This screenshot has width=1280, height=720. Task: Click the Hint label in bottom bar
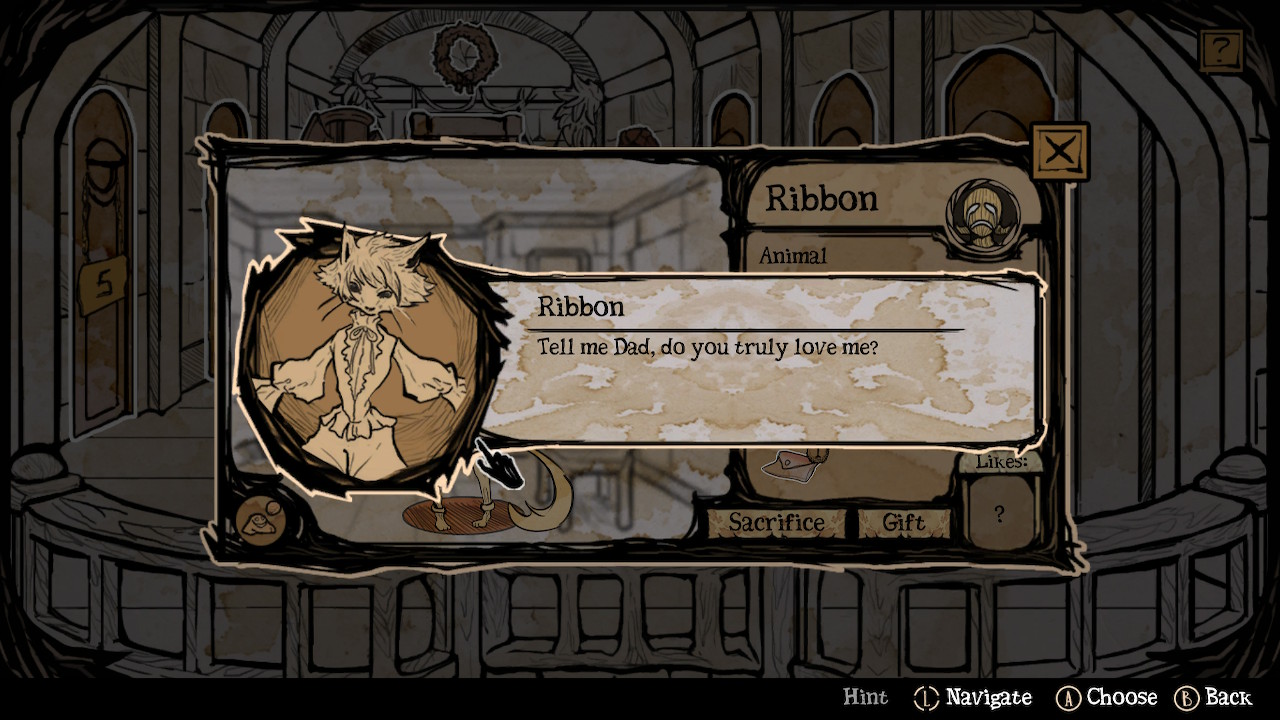(865, 697)
